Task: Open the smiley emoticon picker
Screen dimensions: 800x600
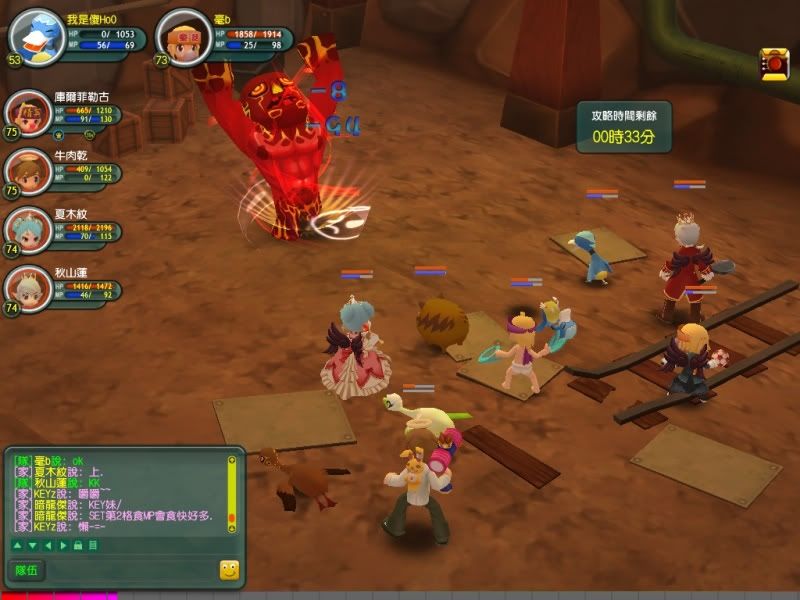Action: (x=229, y=570)
